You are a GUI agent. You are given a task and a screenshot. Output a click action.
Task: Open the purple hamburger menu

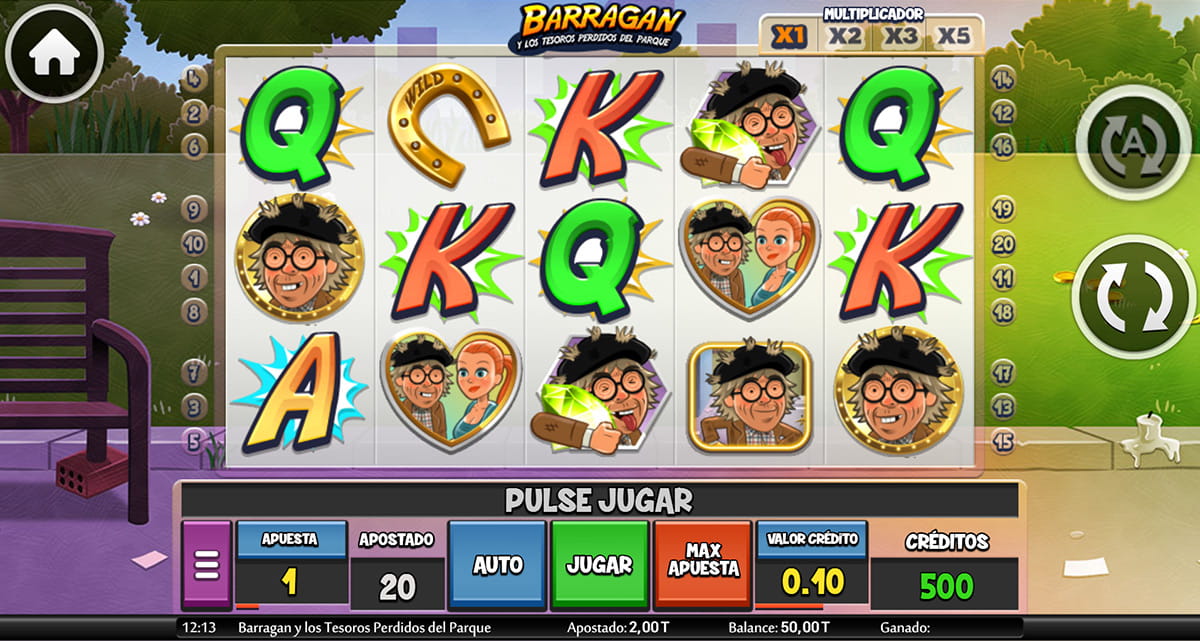pos(207,566)
